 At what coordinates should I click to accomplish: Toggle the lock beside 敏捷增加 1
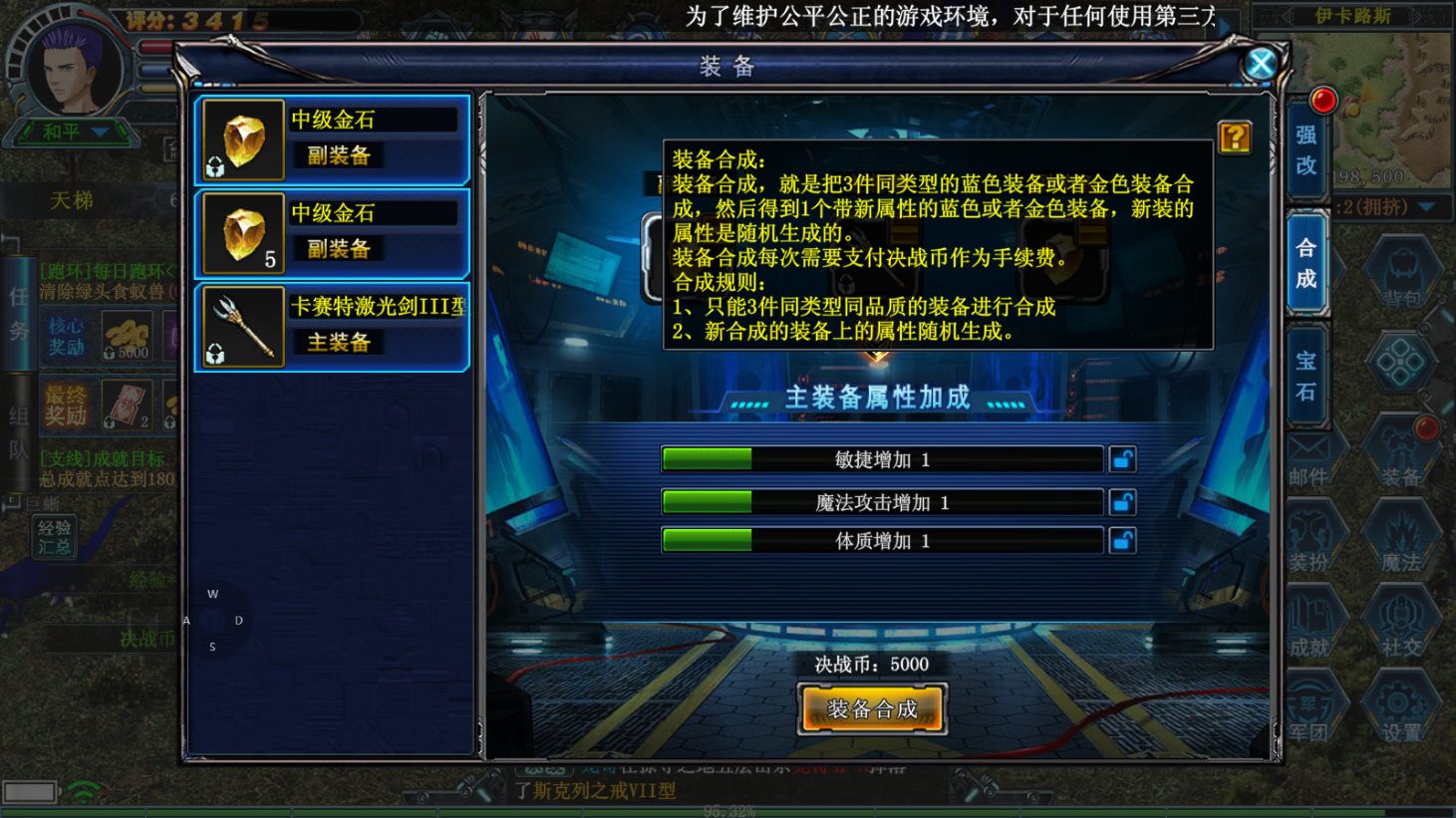(x=1121, y=458)
